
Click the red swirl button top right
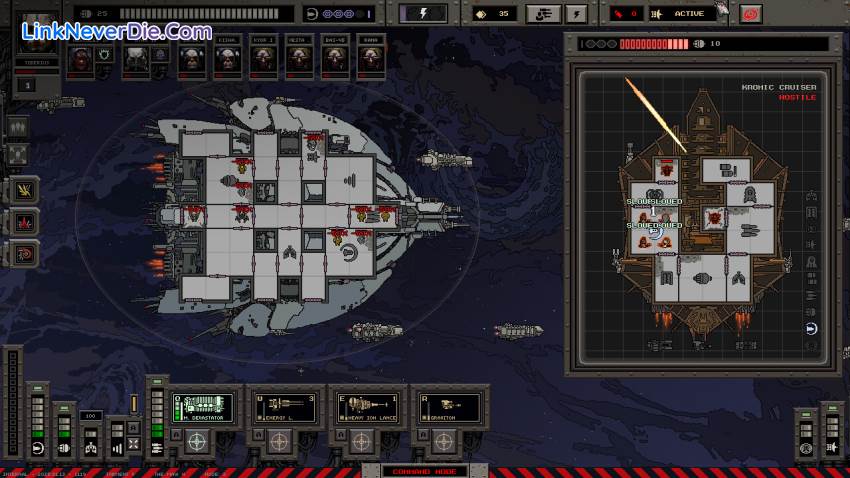(750, 14)
